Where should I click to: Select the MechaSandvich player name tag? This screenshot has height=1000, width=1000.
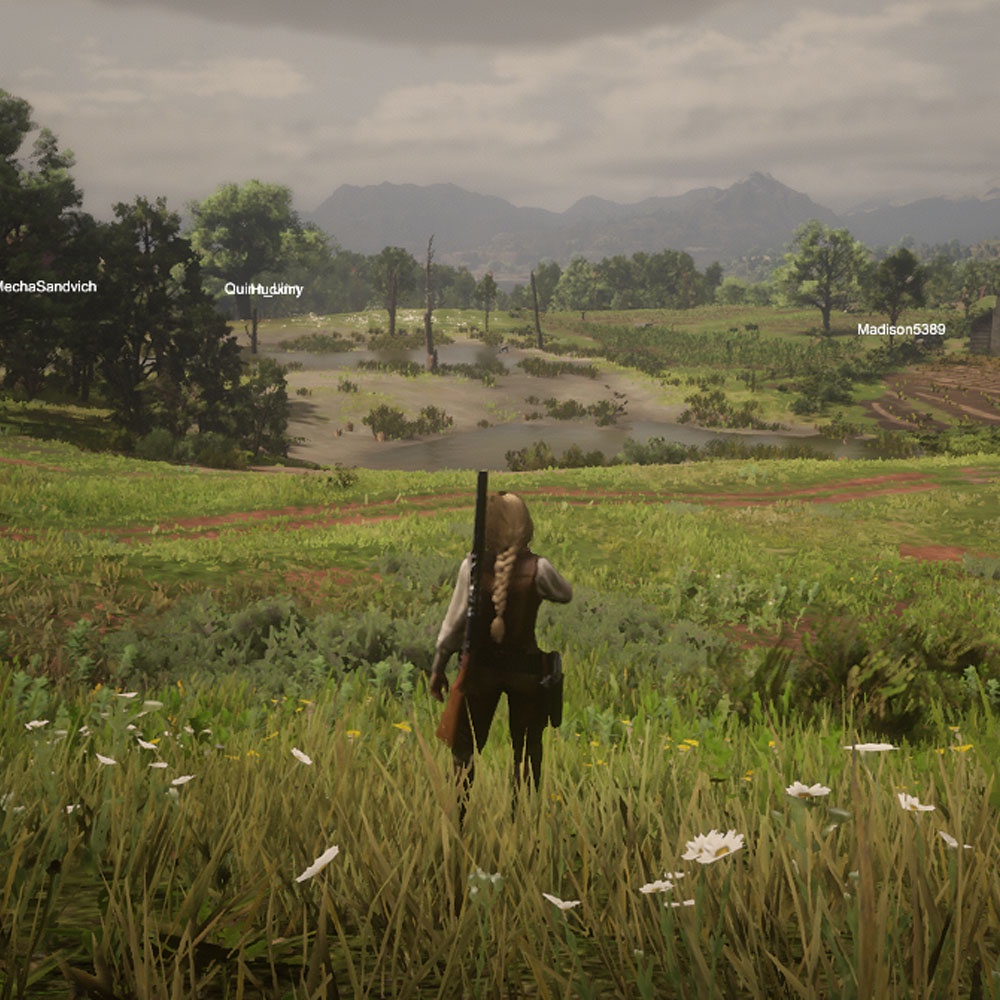pos(47,286)
